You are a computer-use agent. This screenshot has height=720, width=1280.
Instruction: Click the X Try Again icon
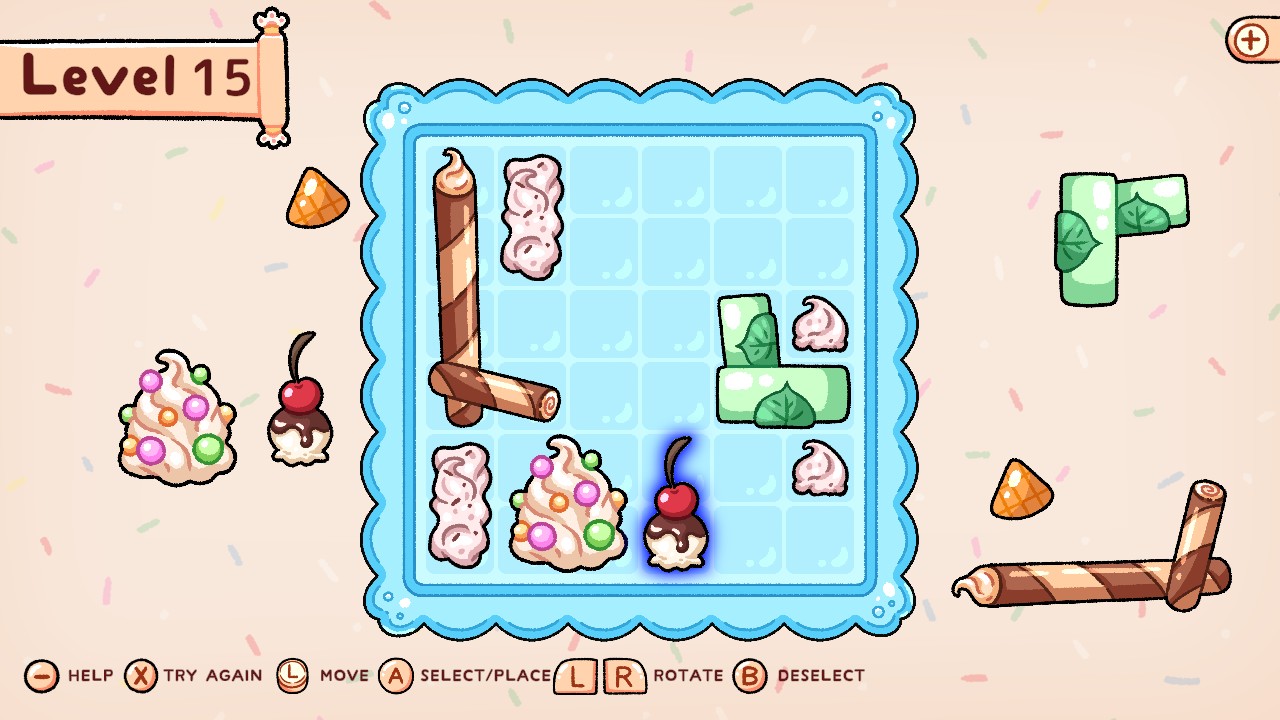(x=143, y=675)
